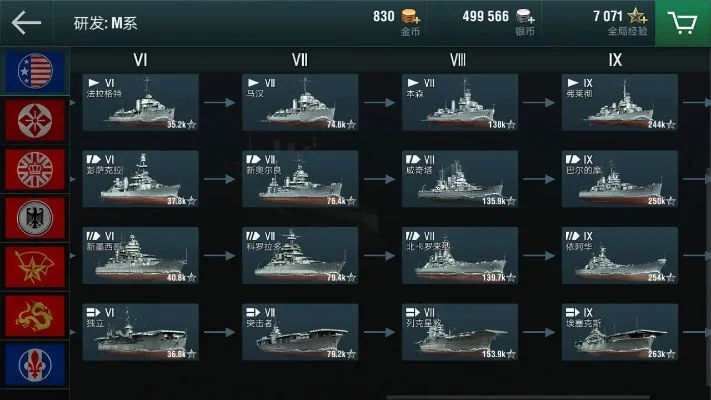Image resolution: width=711 pixels, height=400 pixels.
Task: Add more silver (银币)
Action: click(x=553, y=17)
